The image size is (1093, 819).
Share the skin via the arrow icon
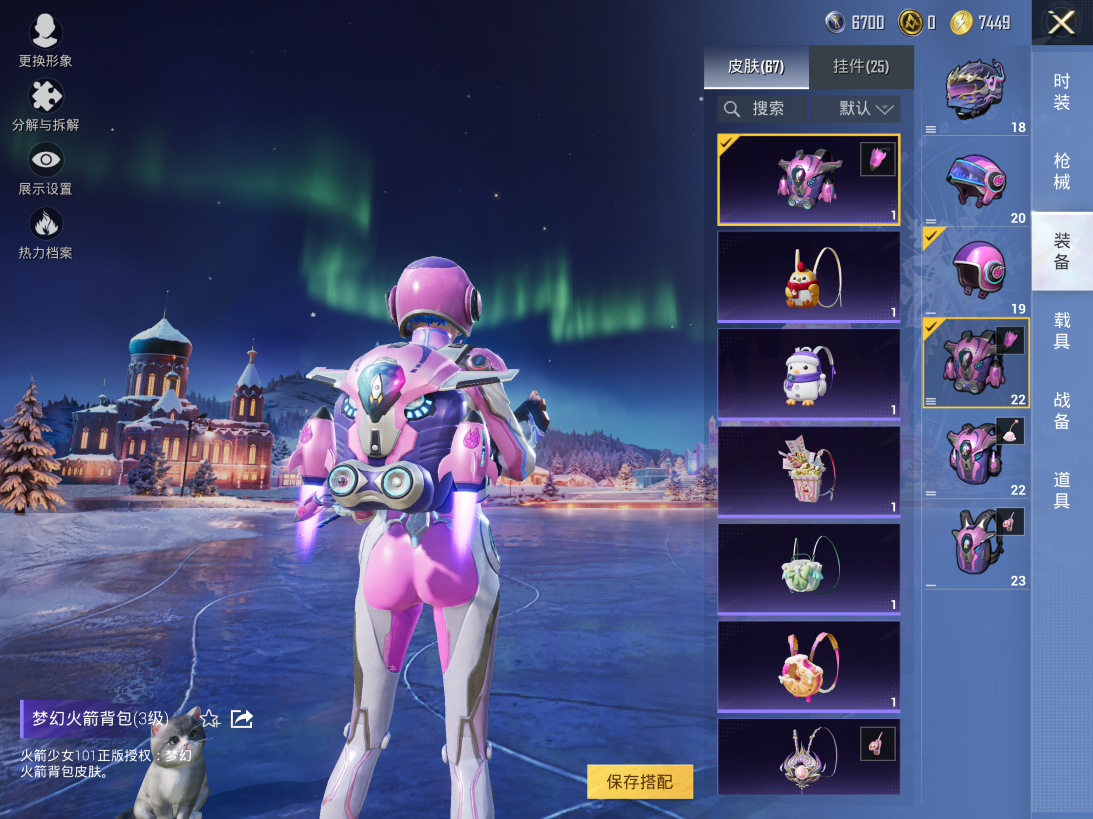coord(242,718)
